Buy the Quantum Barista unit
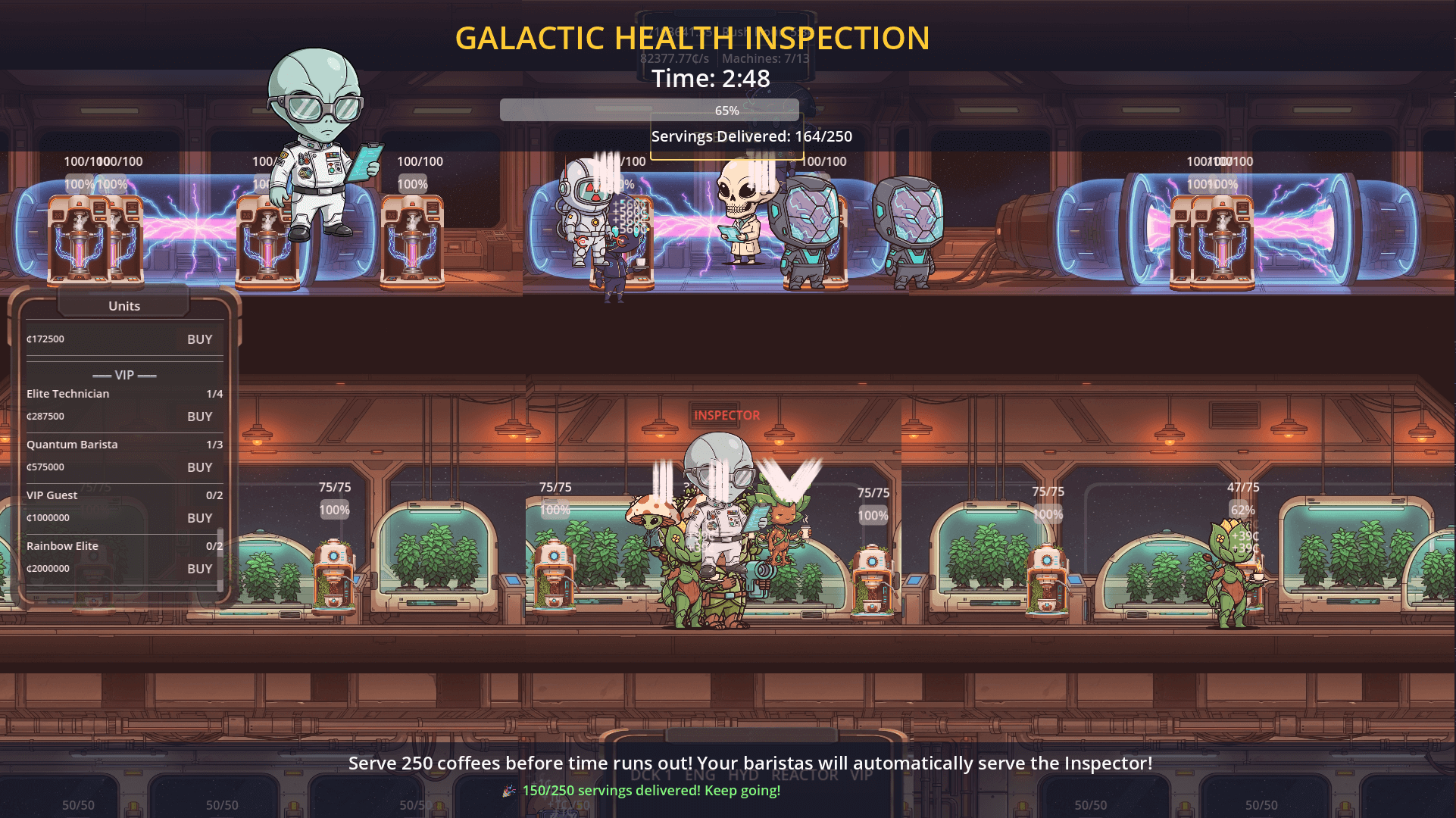This screenshot has height=818, width=1456. (199, 467)
